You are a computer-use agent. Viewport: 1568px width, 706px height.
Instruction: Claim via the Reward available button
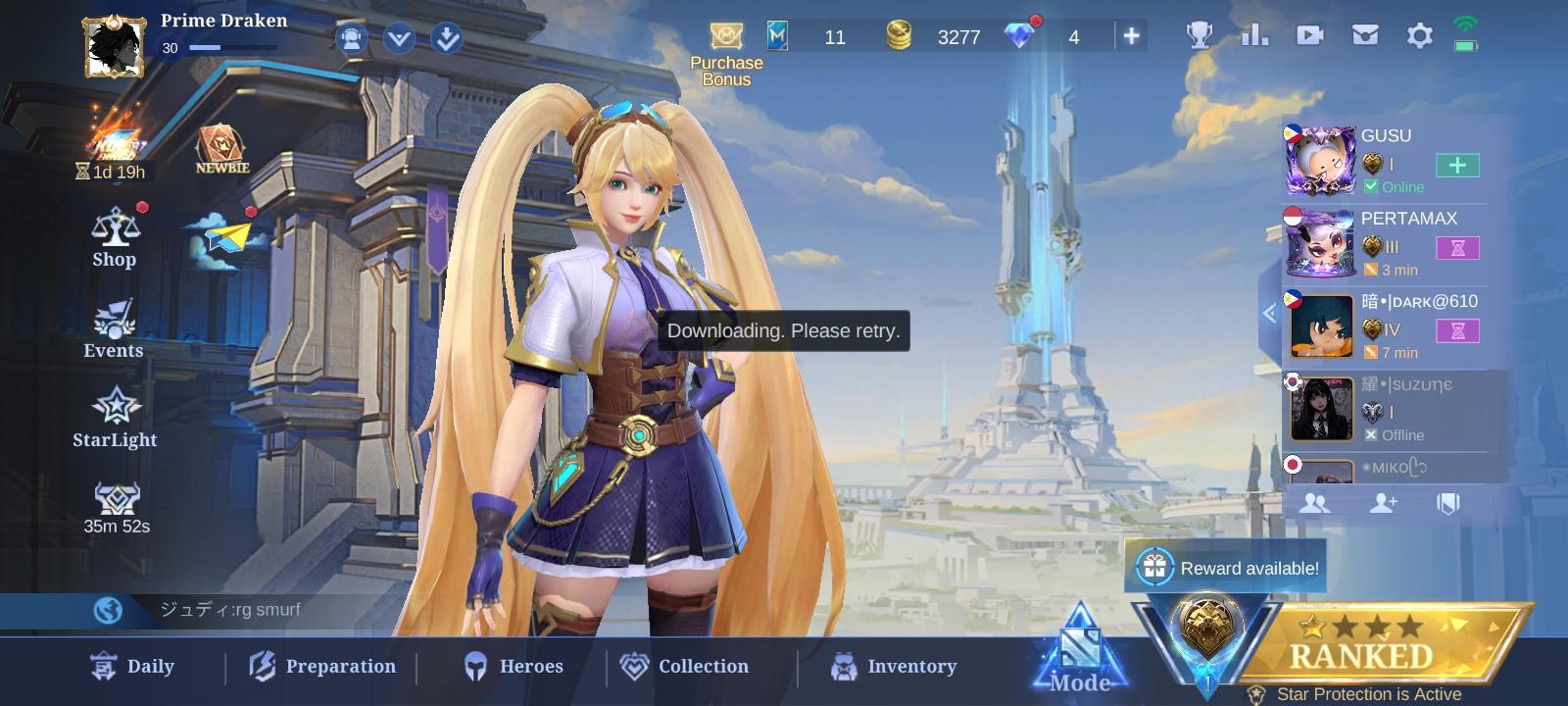coord(1225,567)
